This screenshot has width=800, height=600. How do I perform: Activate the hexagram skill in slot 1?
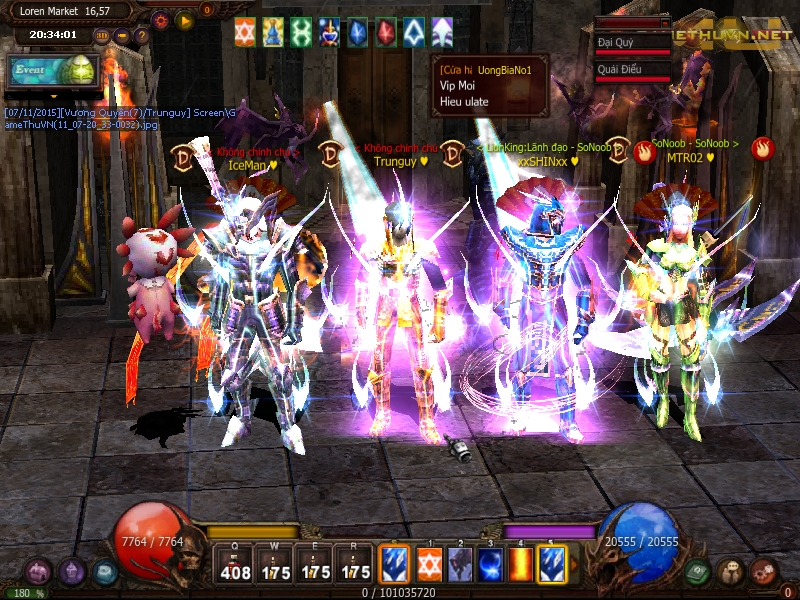pos(430,563)
